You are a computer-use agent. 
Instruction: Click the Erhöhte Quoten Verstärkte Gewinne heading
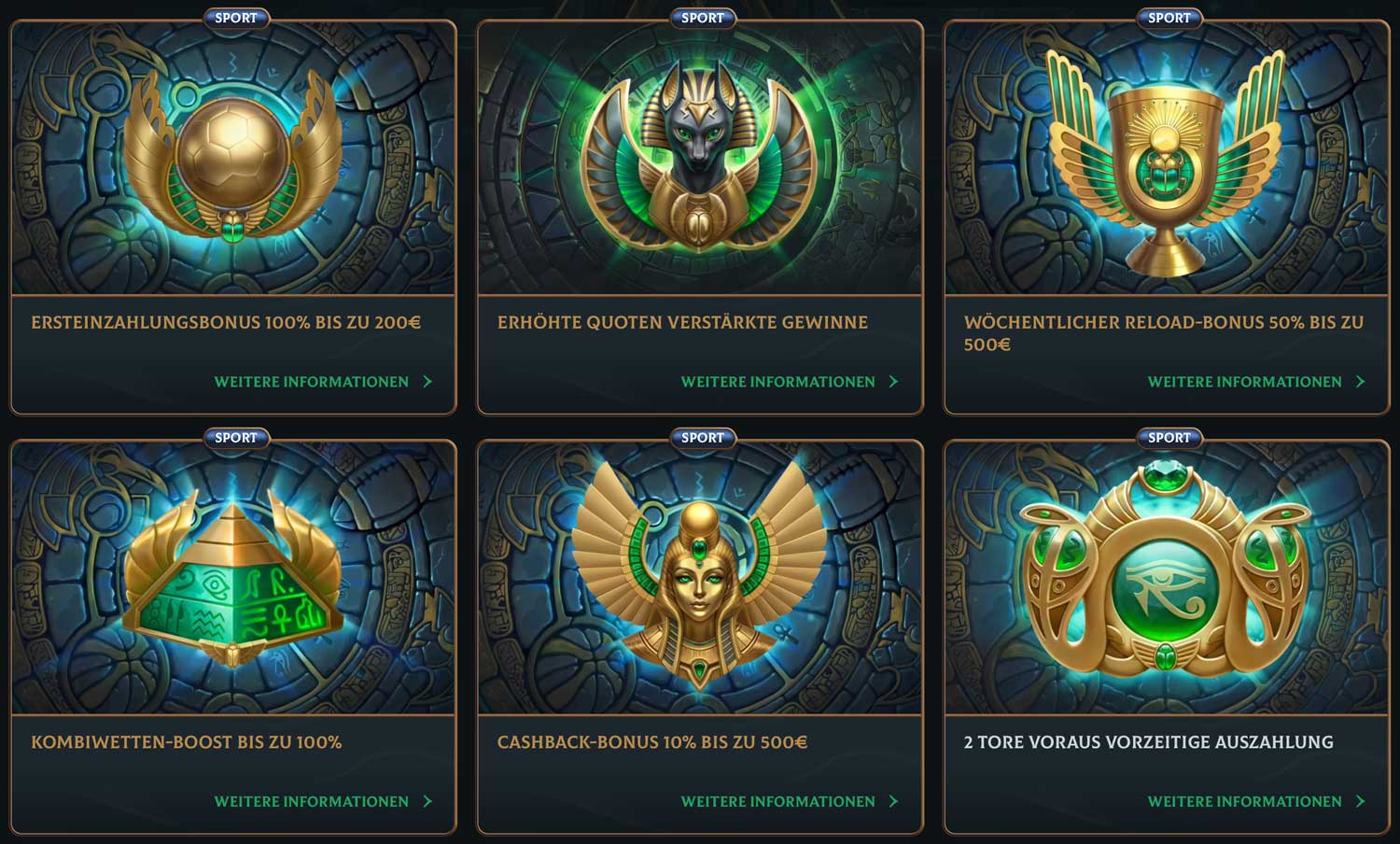(682, 322)
